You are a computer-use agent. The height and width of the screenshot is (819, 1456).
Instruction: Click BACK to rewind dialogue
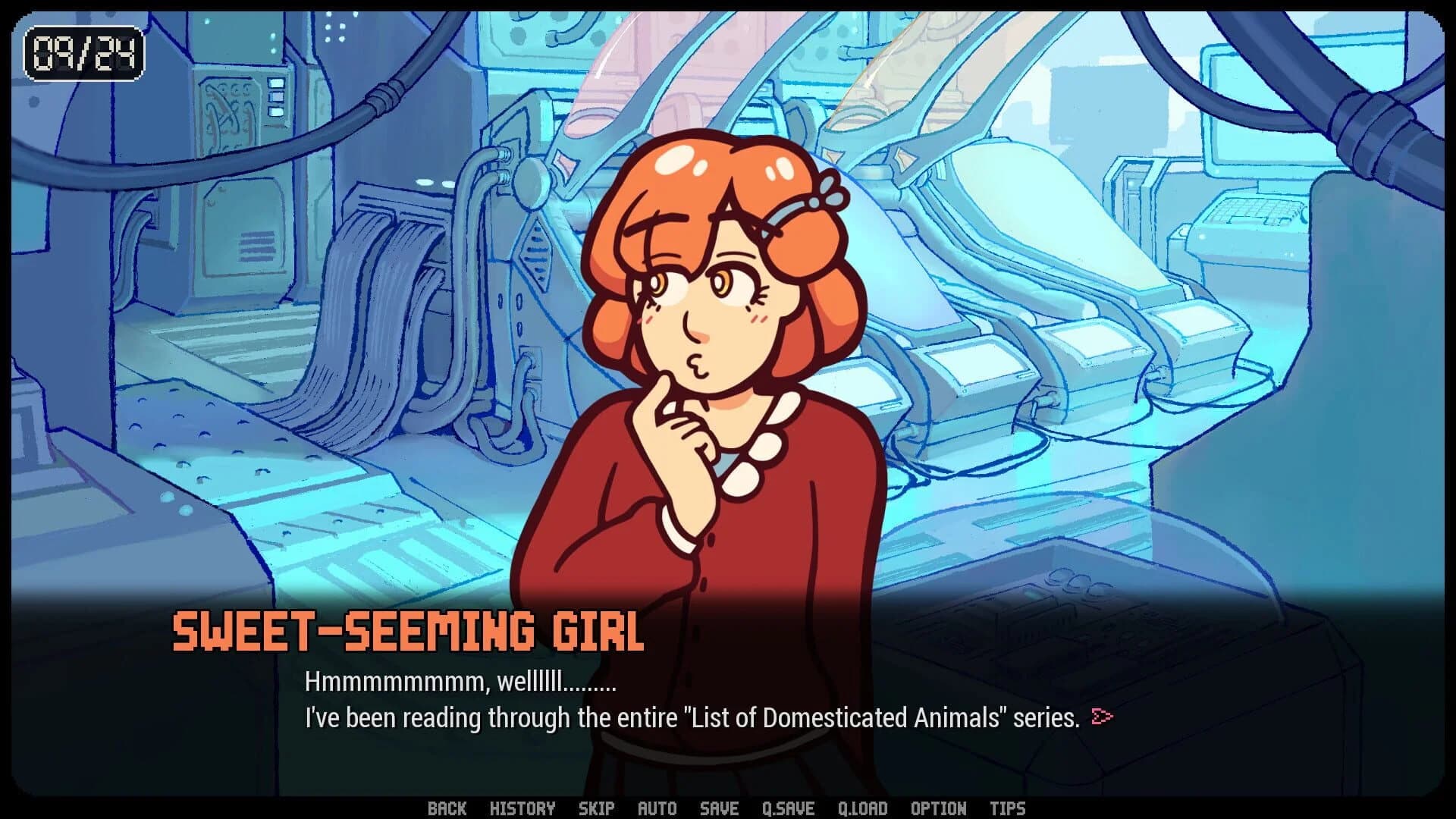click(448, 808)
